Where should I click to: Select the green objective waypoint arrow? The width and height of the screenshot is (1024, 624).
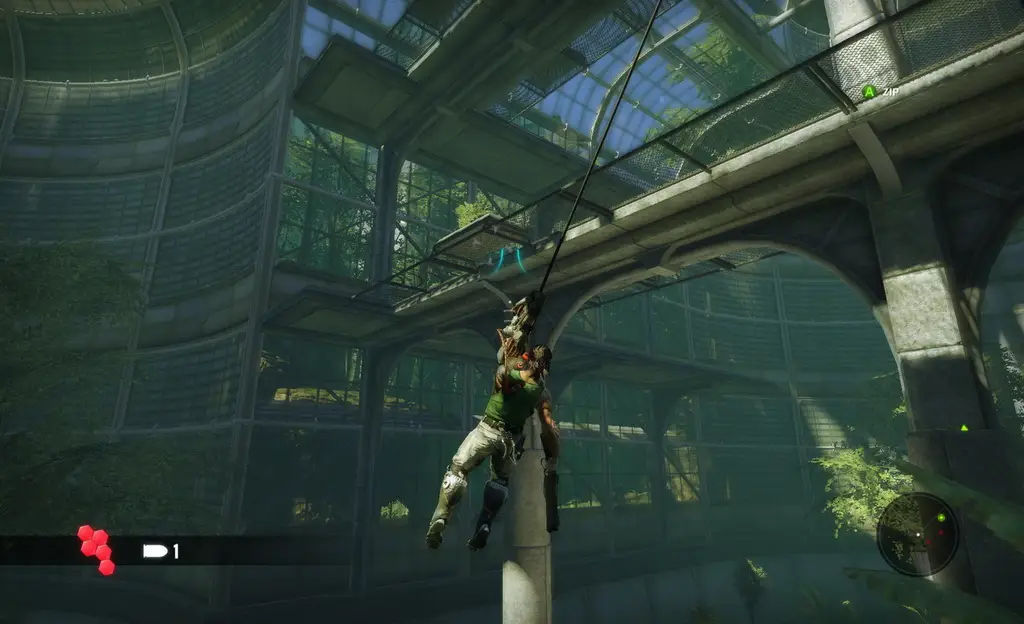point(964,428)
